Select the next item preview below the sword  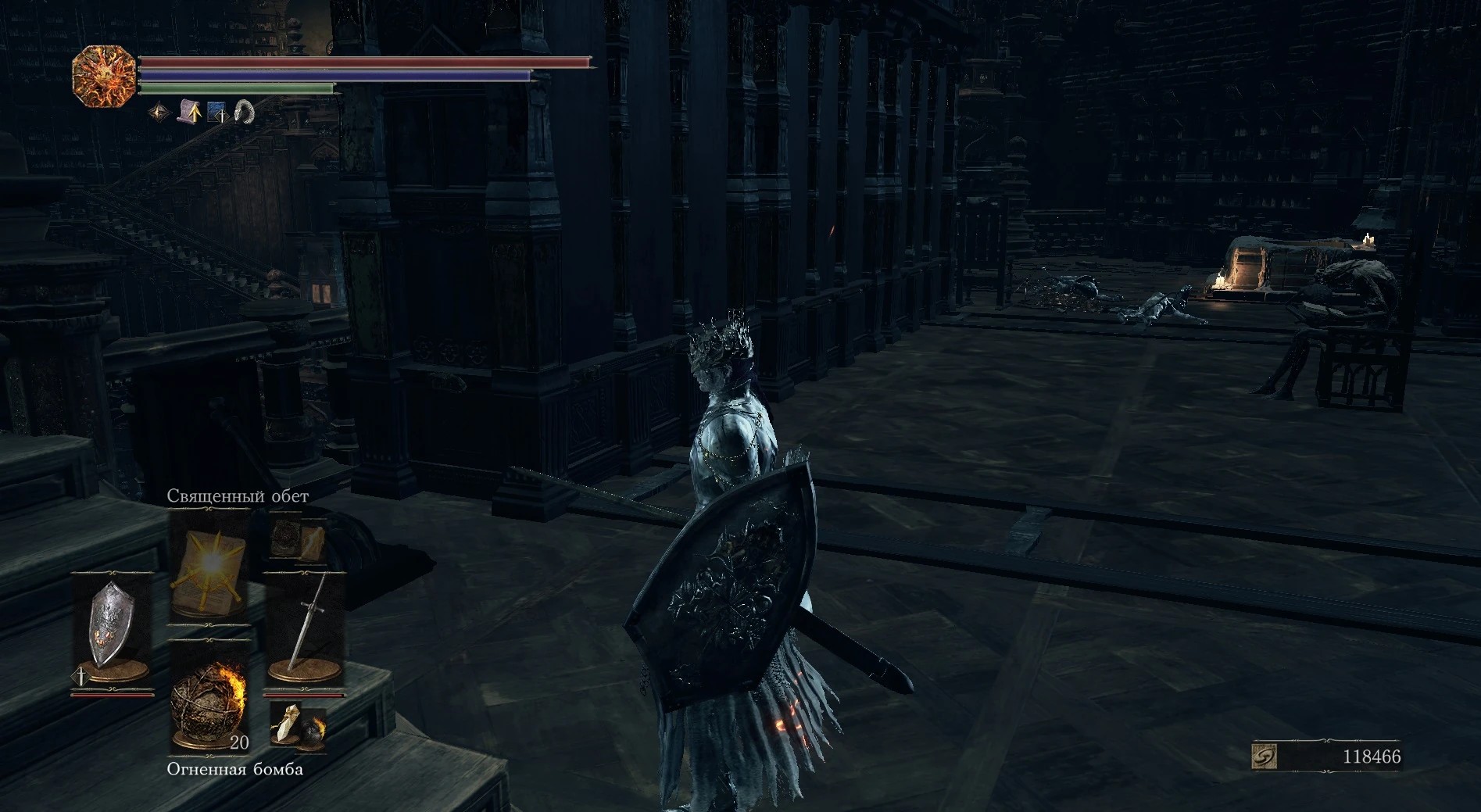[x=298, y=727]
